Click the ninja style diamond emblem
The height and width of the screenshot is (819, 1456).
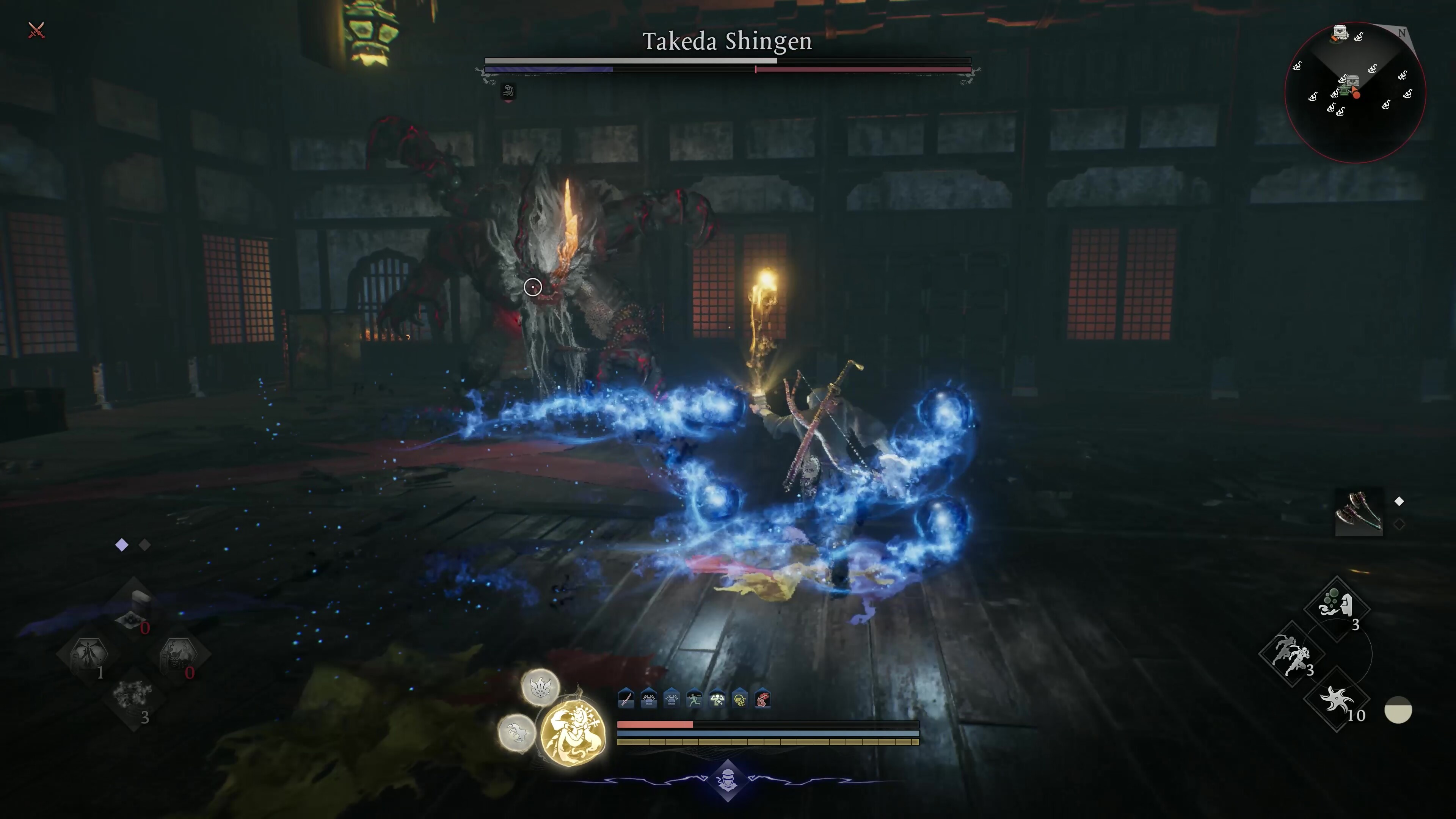click(x=728, y=781)
